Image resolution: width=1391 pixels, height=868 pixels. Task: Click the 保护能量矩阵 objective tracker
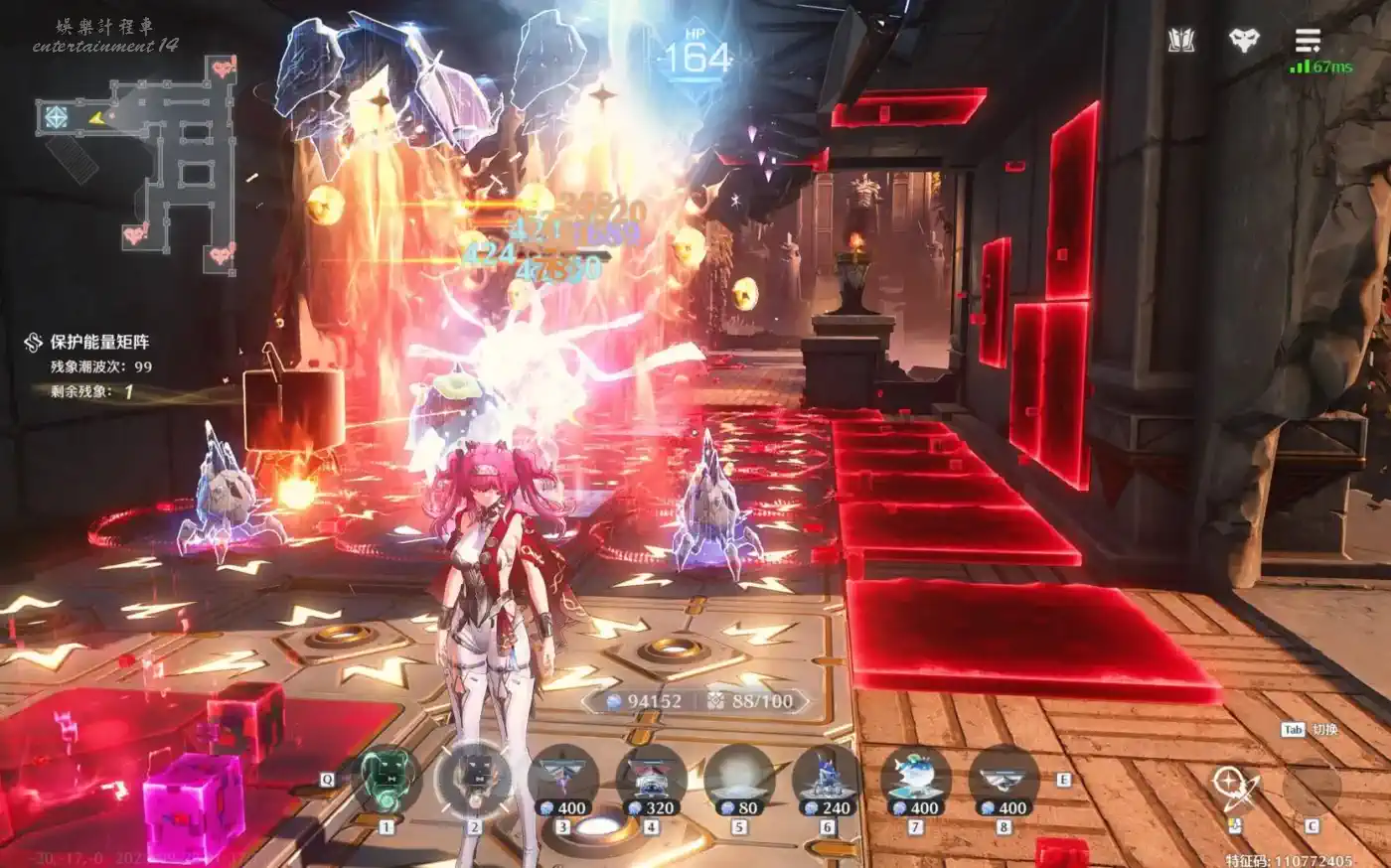tap(99, 343)
